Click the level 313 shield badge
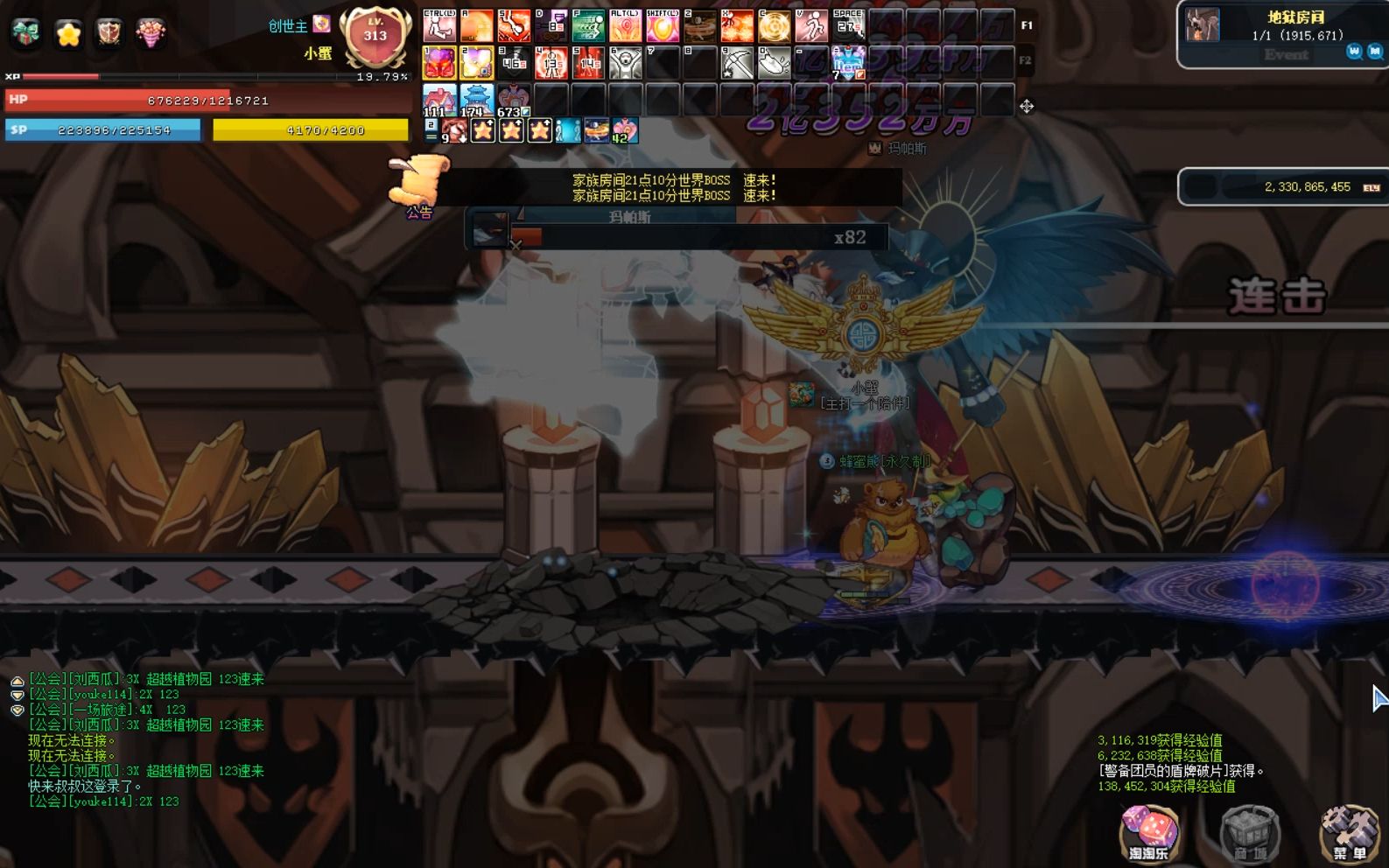Viewport: 1389px width, 868px height. click(x=375, y=37)
